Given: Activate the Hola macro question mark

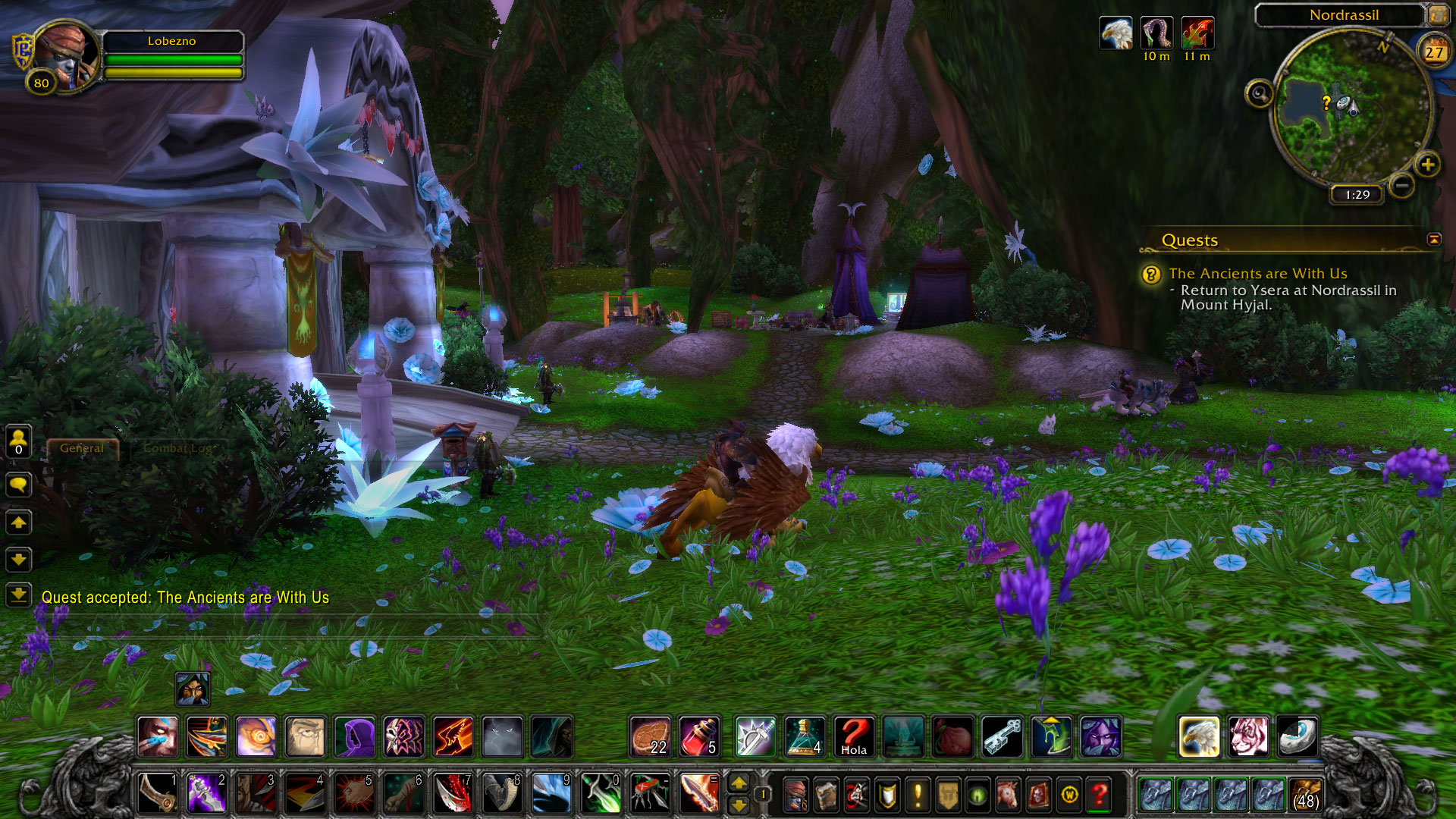Looking at the screenshot, I should (x=854, y=737).
